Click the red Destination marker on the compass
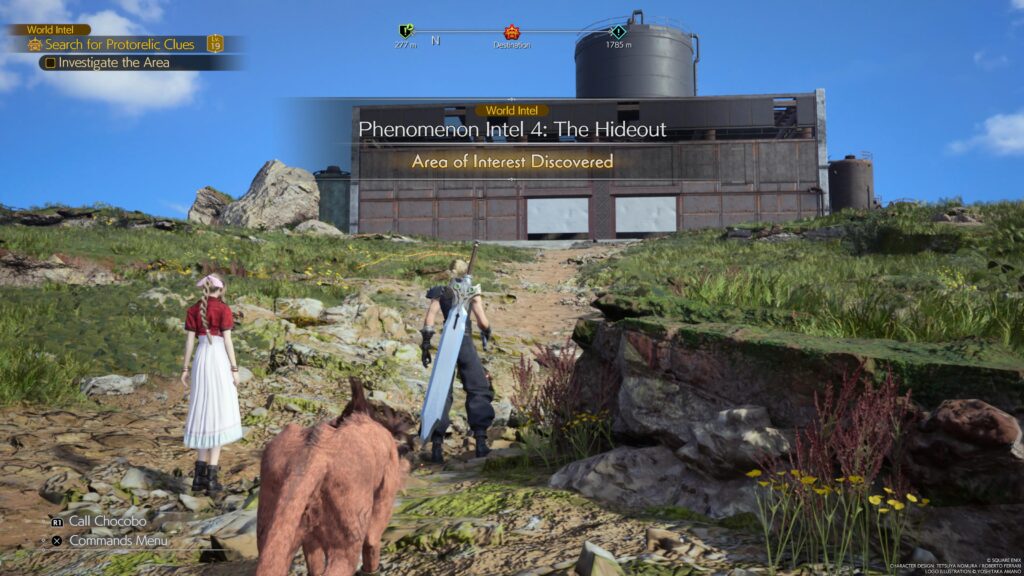1024x576 pixels. click(x=512, y=32)
